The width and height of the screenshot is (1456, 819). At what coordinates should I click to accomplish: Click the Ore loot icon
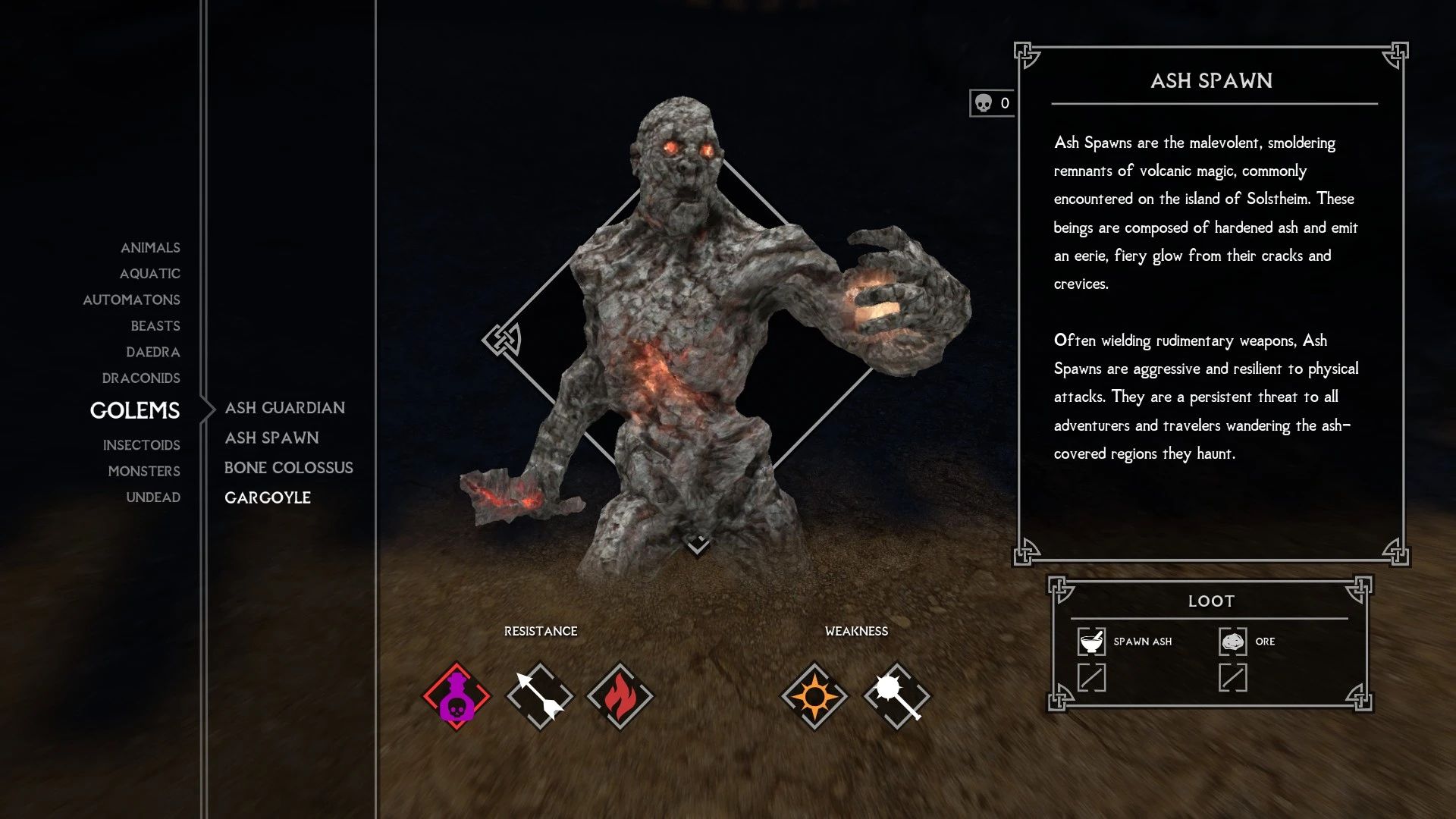coord(1235,641)
